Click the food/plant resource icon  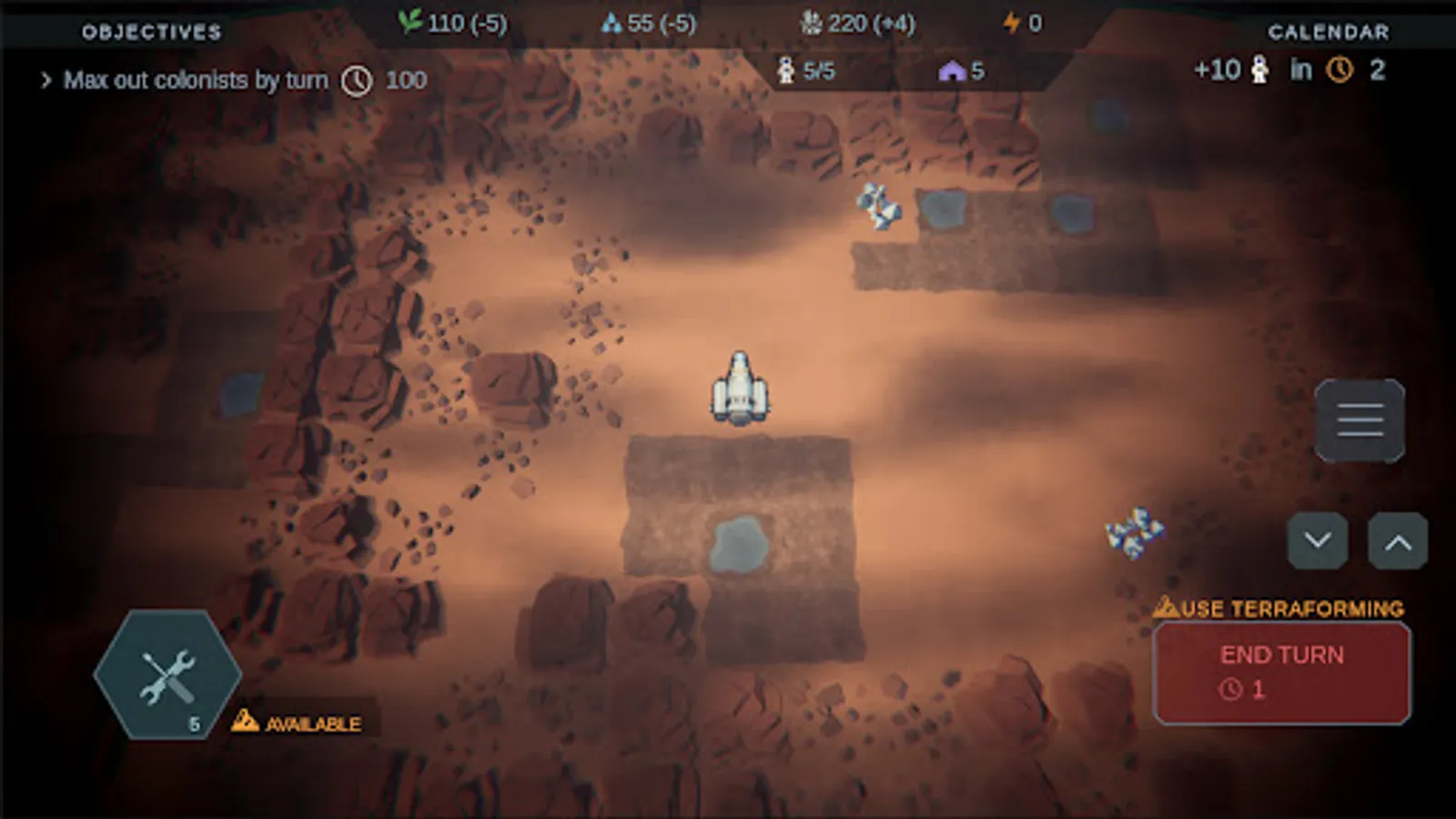(411, 23)
